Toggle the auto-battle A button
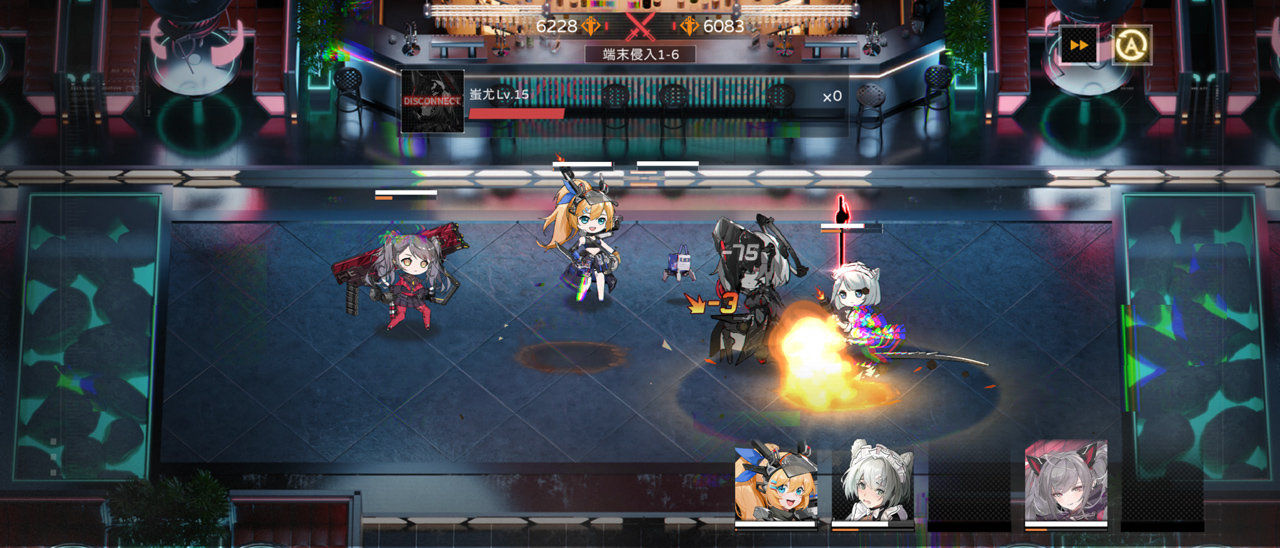 click(1132, 45)
